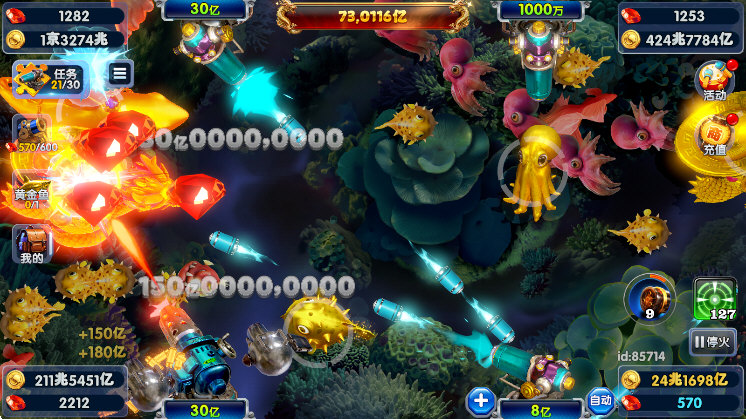The height and width of the screenshot is (419, 746).
Task: Toggle the 自动 auto-fire button
Action: (600, 401)
